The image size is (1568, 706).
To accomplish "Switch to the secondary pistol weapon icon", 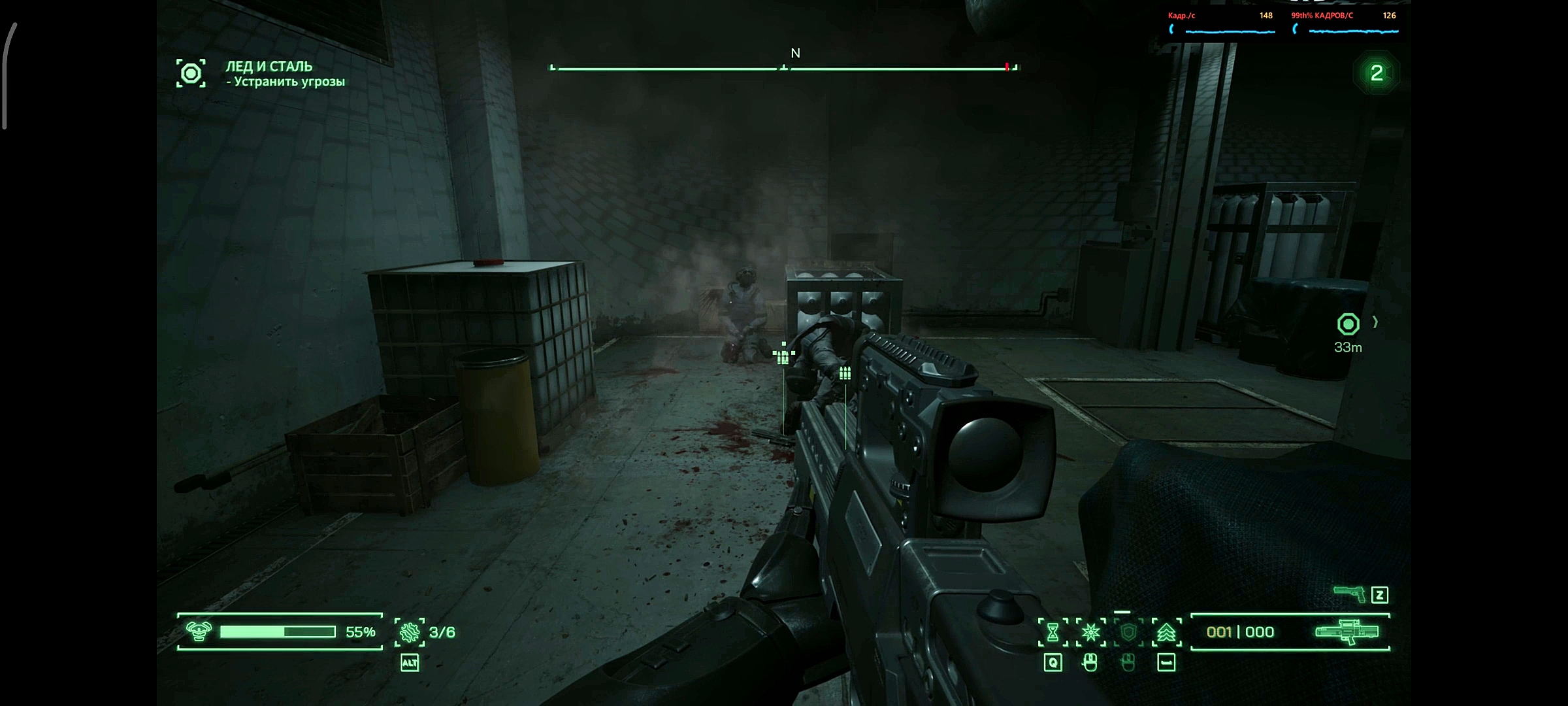I will pos(1349,594).
